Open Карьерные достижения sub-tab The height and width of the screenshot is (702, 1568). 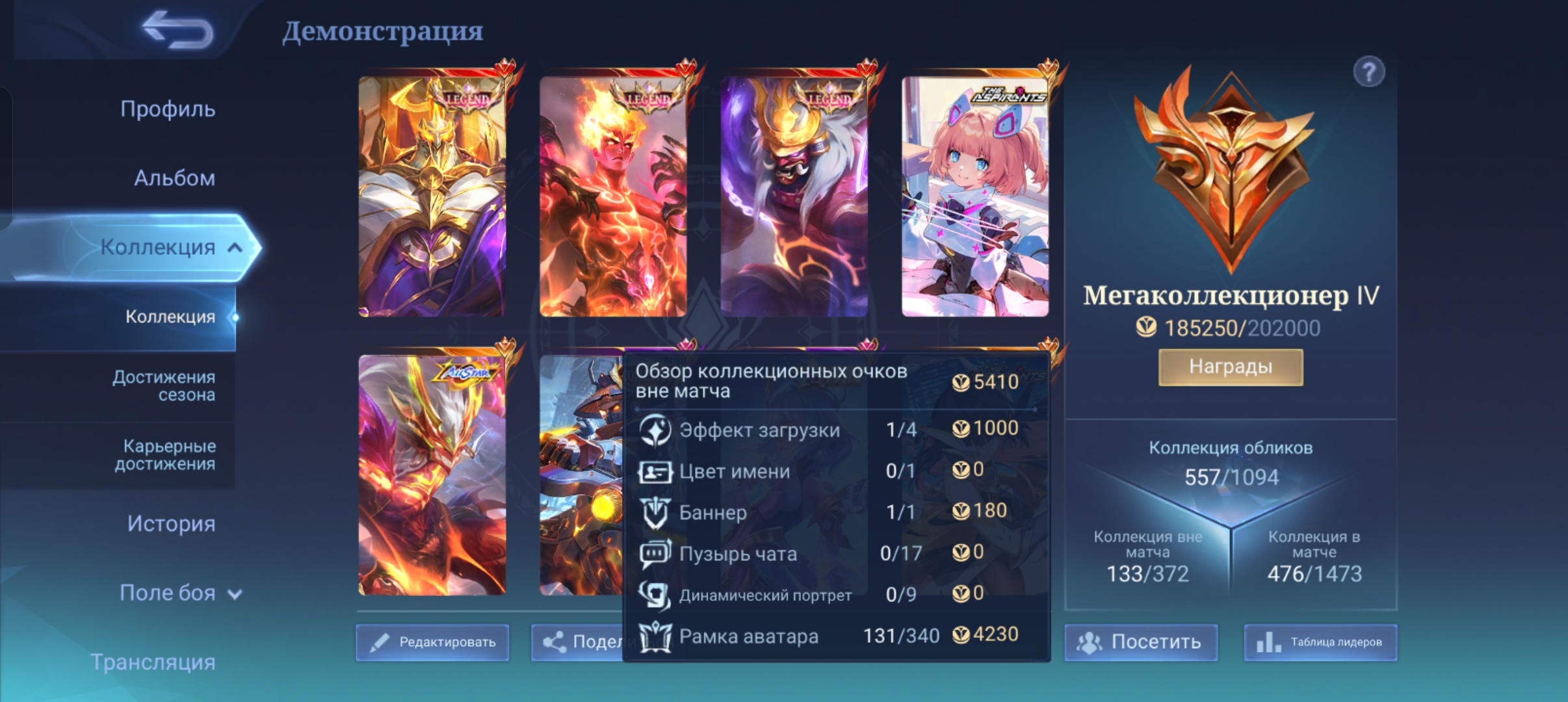pos(164,455)
